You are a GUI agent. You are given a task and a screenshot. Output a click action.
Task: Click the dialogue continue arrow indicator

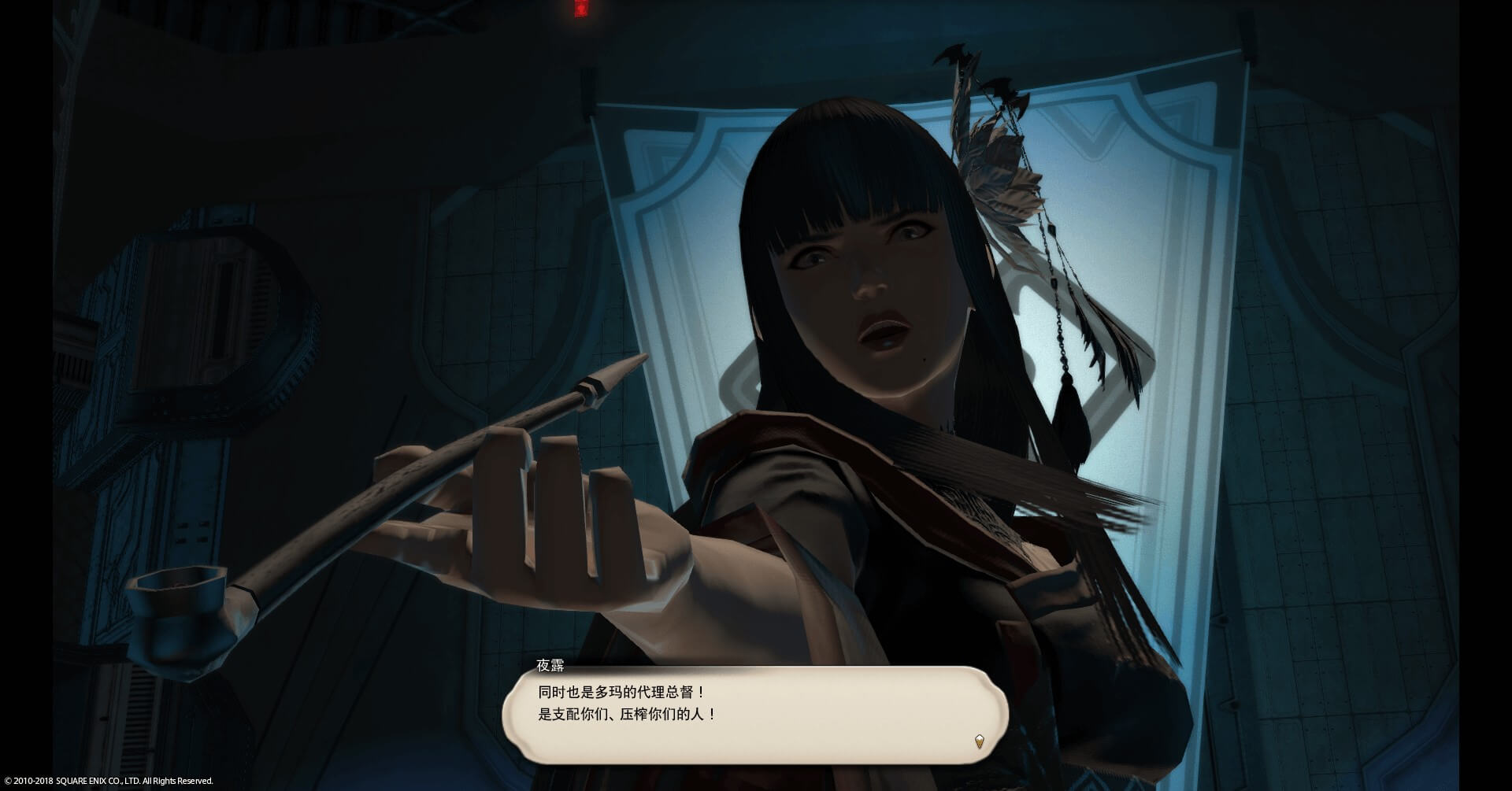(979, 741)
